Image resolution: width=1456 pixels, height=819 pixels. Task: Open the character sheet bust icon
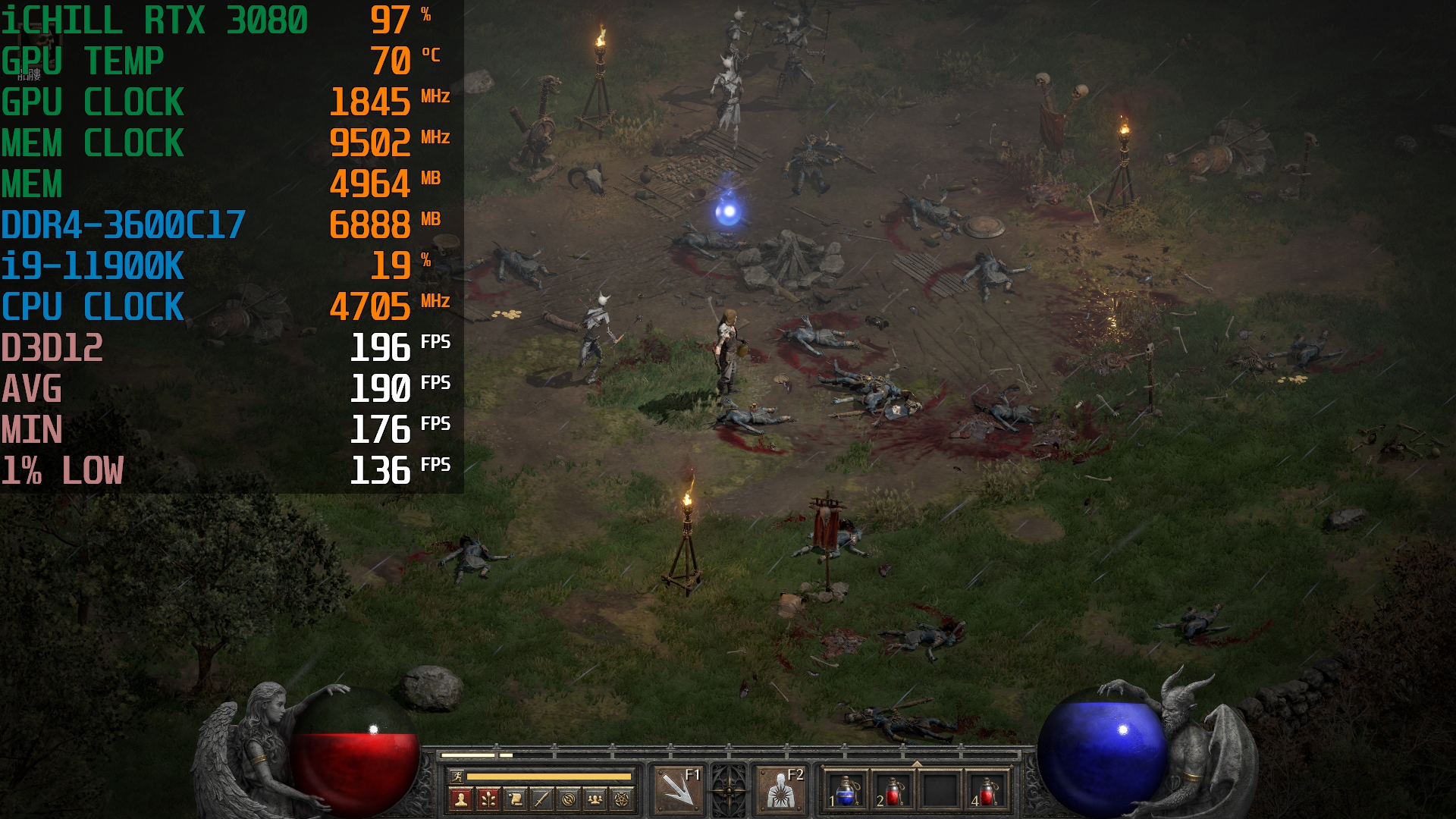pyautogui.click(x=461, y=799)
